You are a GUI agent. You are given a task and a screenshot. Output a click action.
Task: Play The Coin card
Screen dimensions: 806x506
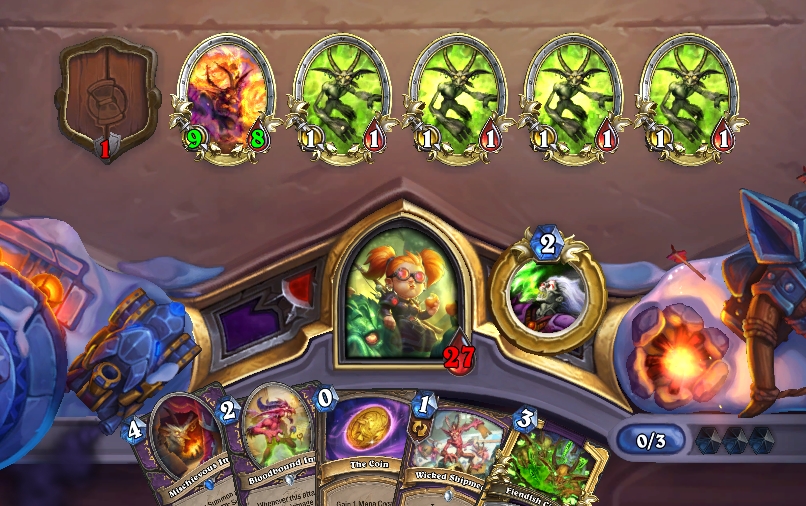pyautogui.click(x=360, y=450)
